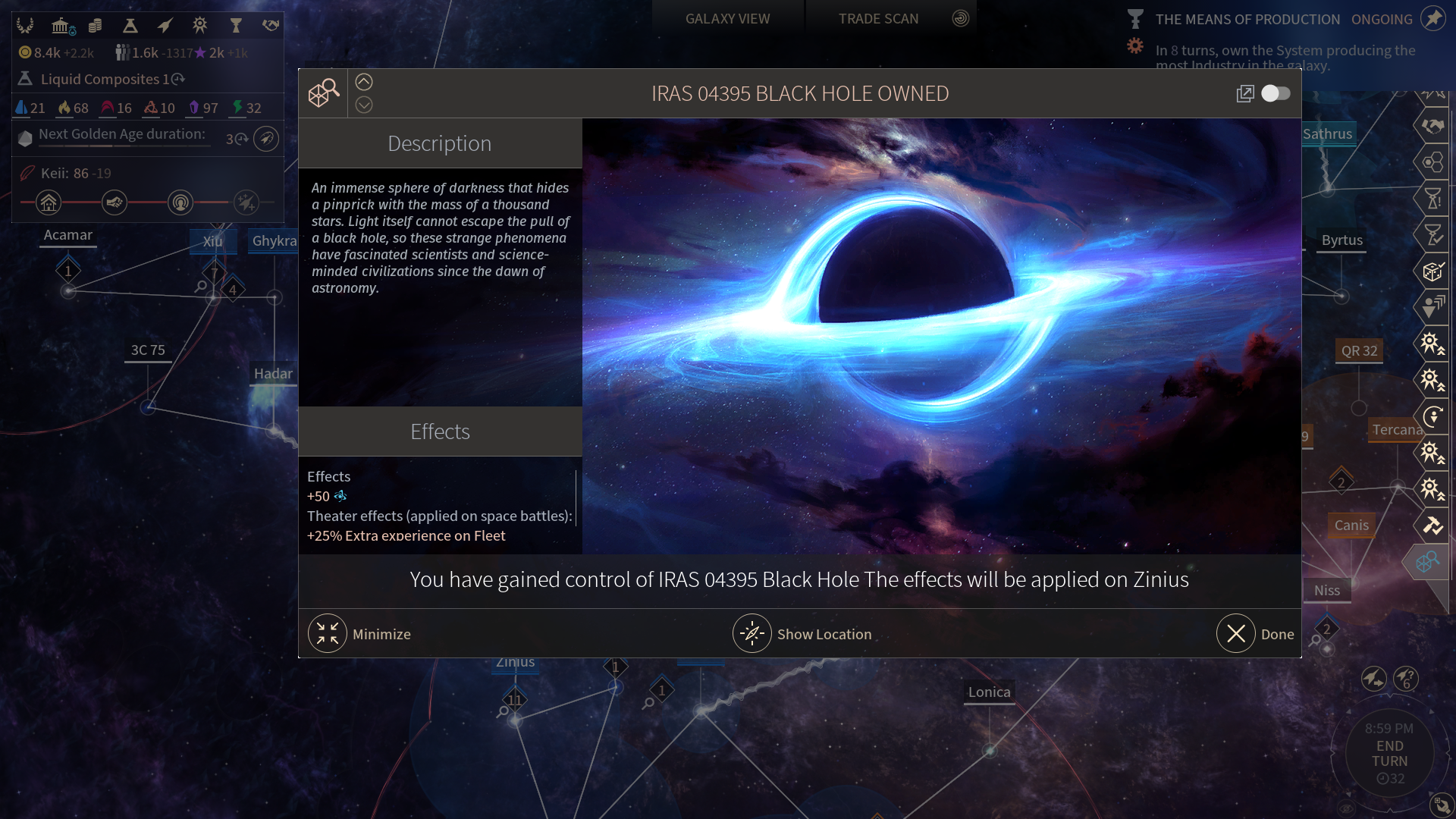Close the notification with Done

coord(1236,634)
